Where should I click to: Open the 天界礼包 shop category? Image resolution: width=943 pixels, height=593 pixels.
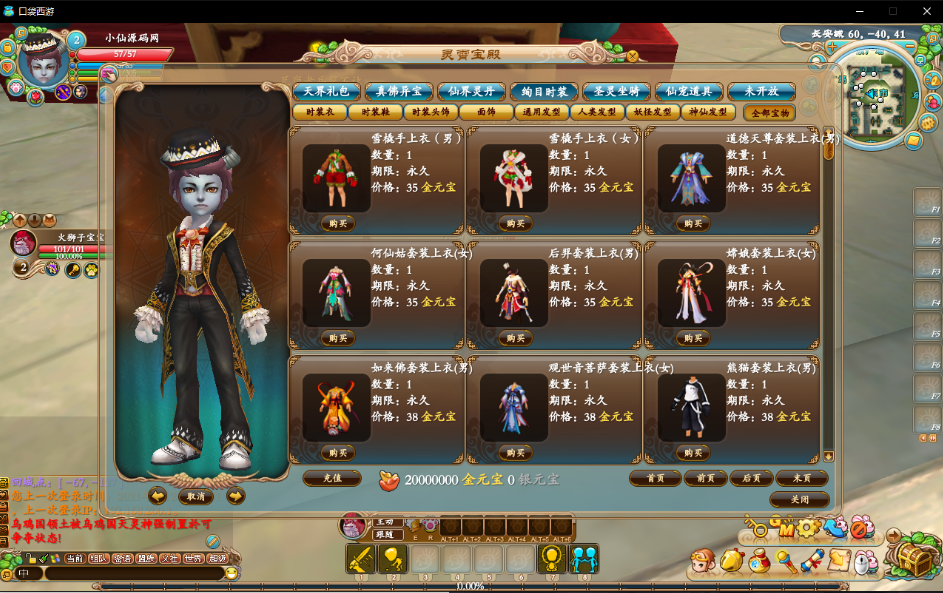(326, 91)
